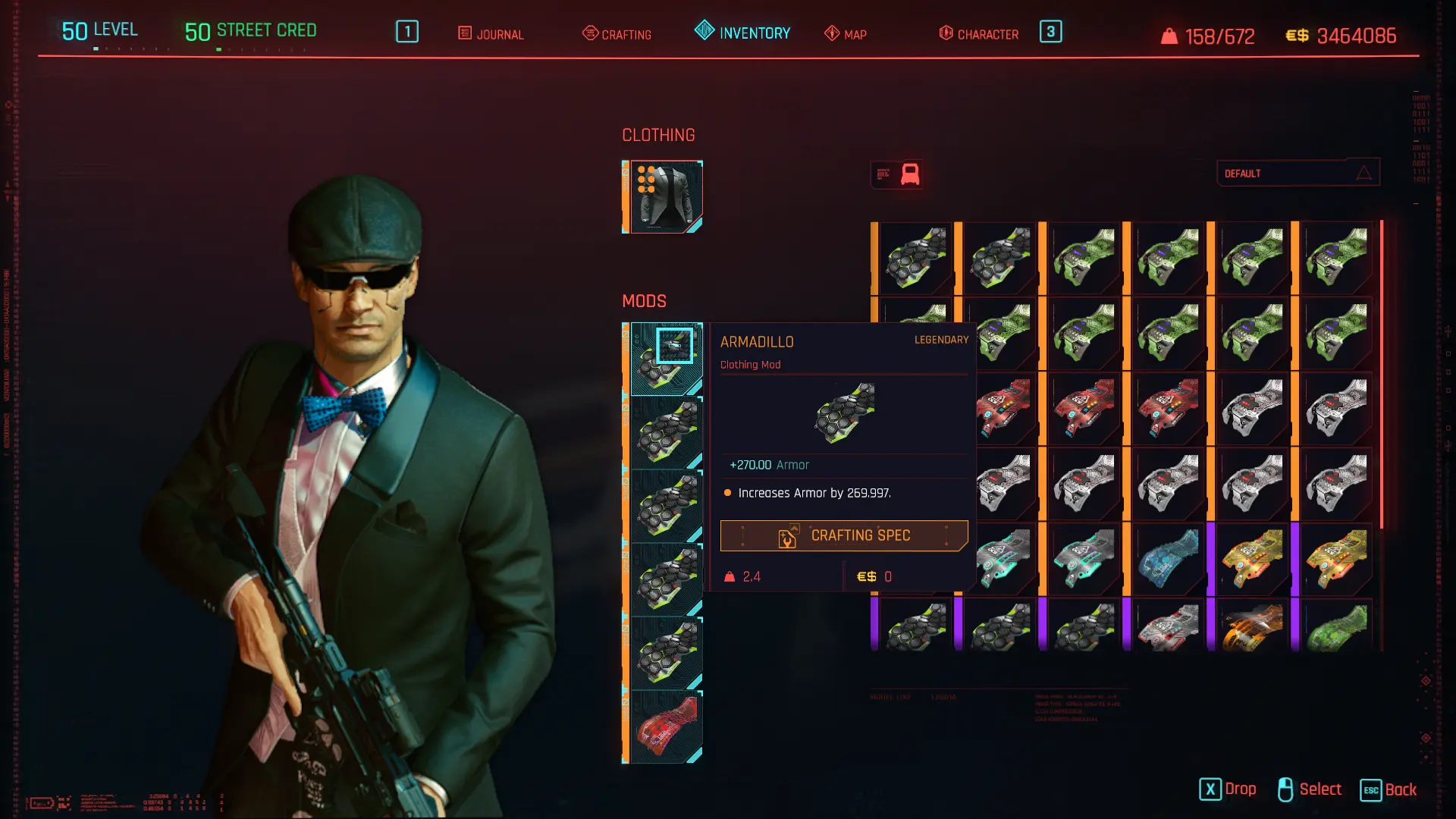Click the Drop button
The height and width of the screenshot is (819, 1456).
pyautogui.click(x=1228, y=789)
